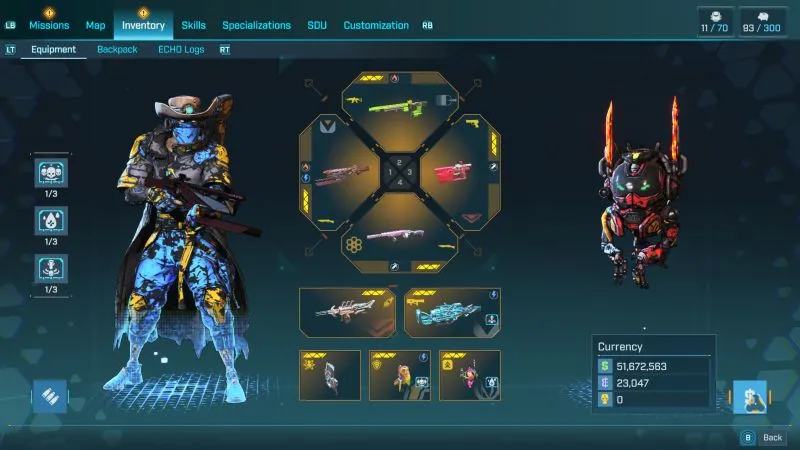Click the Back button
The width and height of the screenshot is (800, 450).
[764, 437]
